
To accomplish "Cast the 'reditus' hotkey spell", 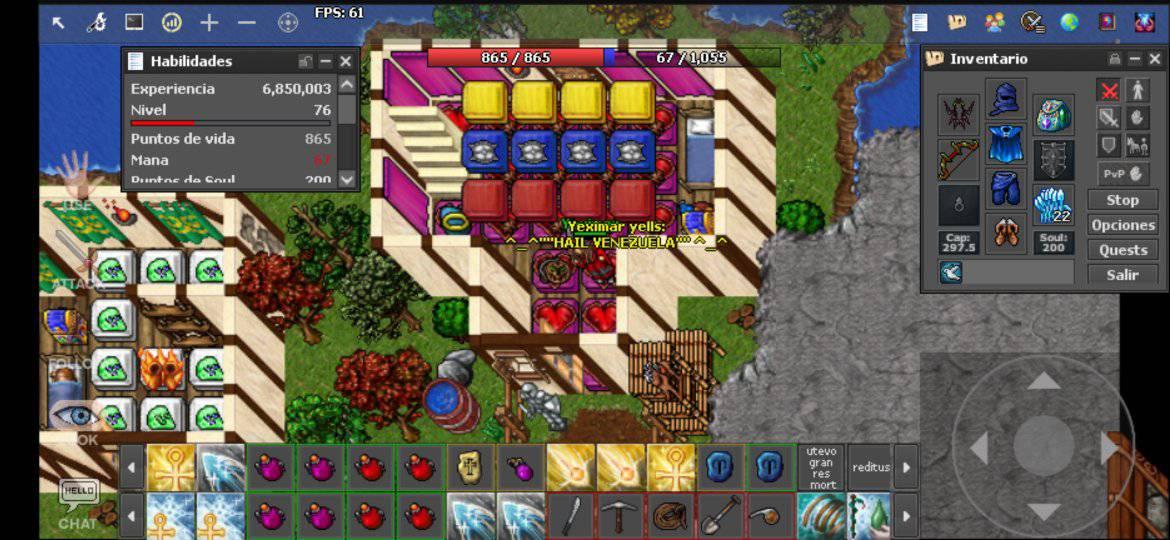I will point(871,468).
